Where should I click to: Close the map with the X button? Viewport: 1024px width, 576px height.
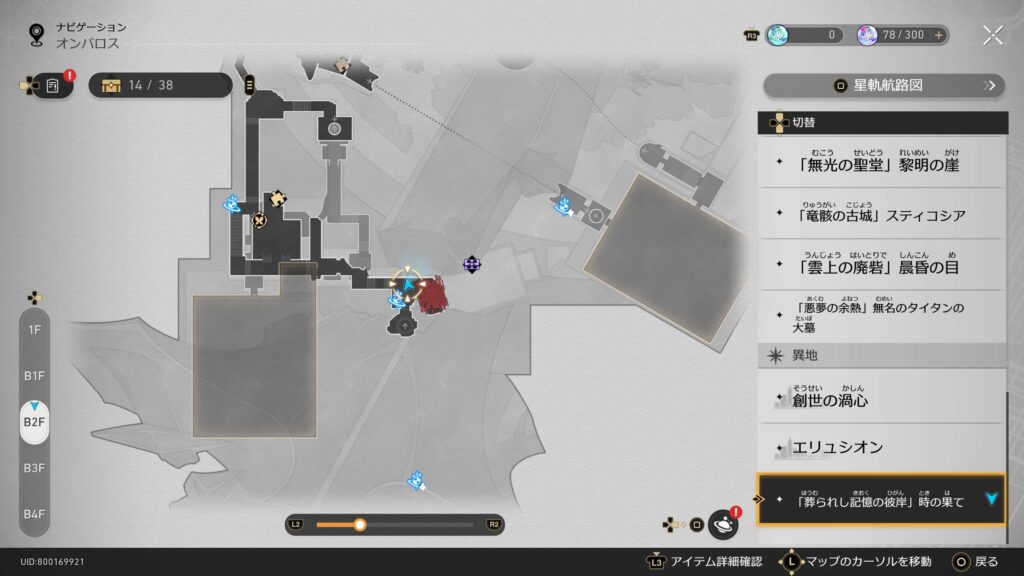pos(992,35)
